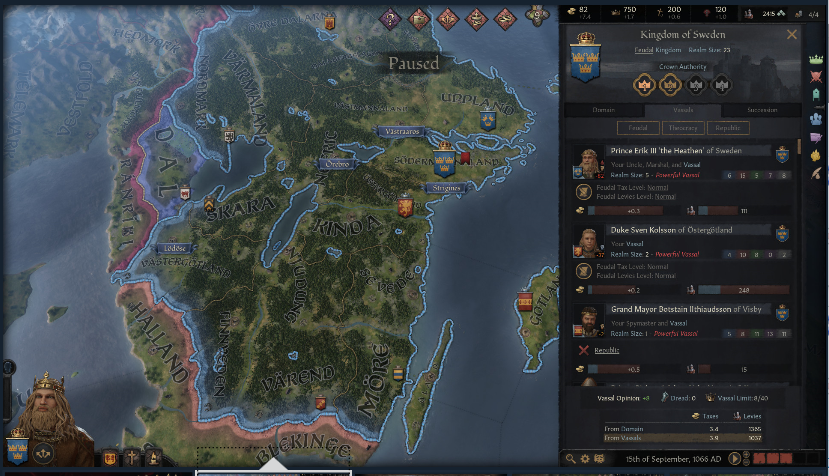This screenshot has height=476, width=829.
Task: Filter vassals by Feudal
Action: click(x=632, y=128)
